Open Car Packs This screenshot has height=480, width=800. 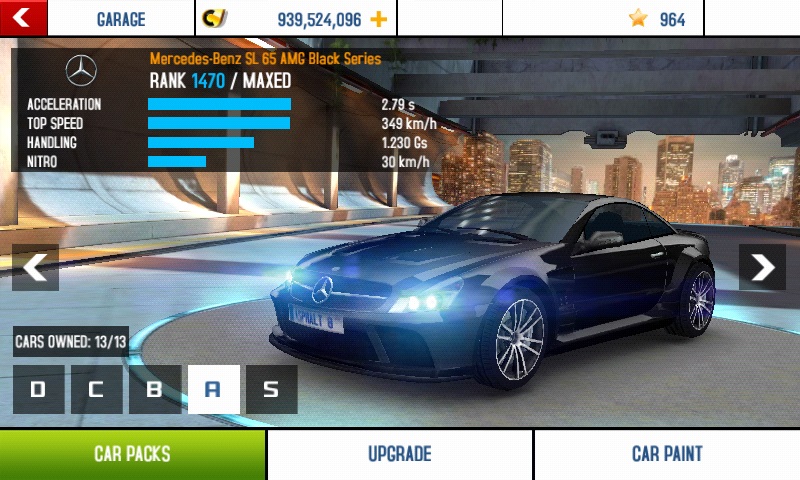click(x=132, y=454)
